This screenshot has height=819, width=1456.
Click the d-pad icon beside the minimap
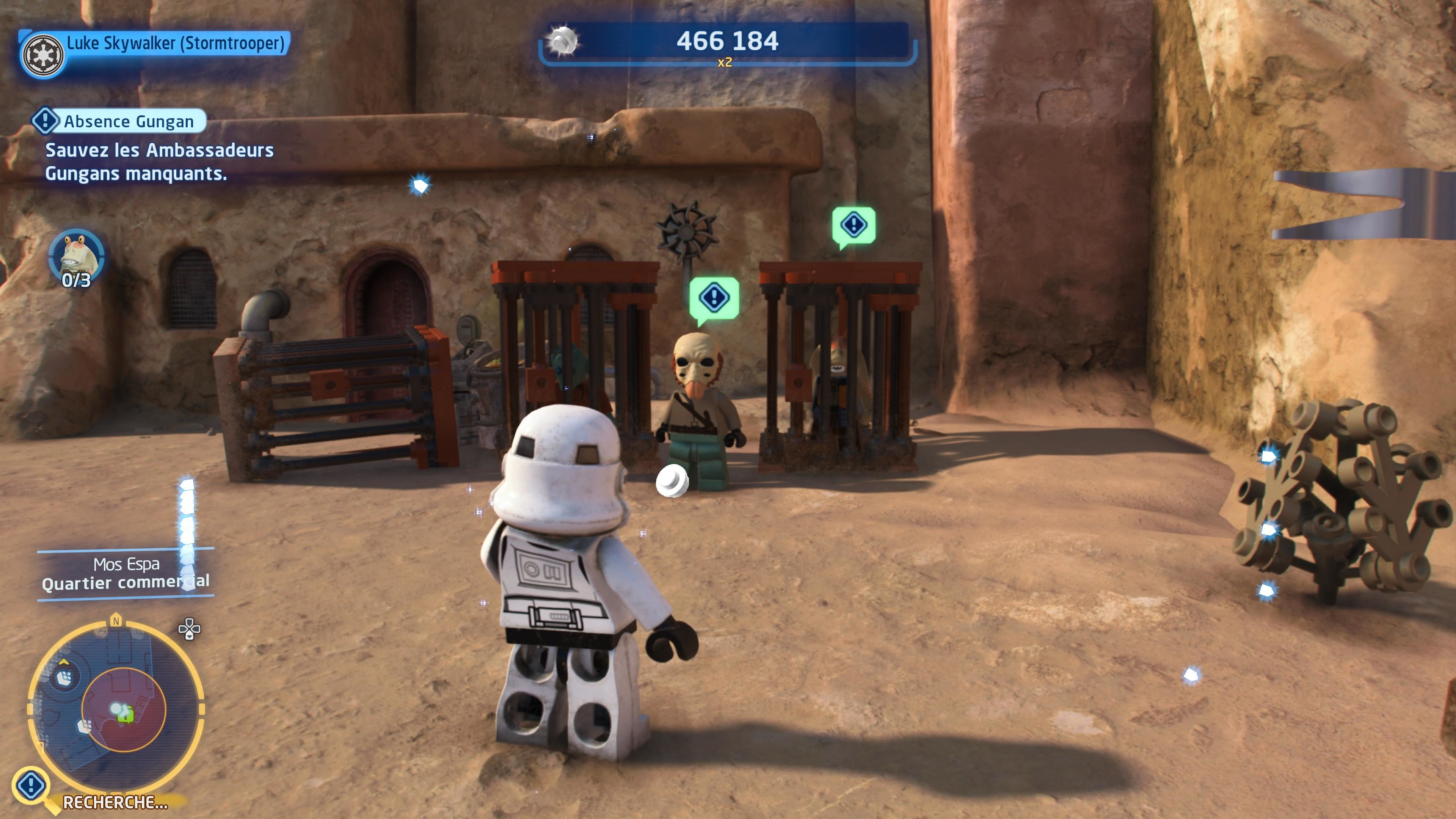190,630
